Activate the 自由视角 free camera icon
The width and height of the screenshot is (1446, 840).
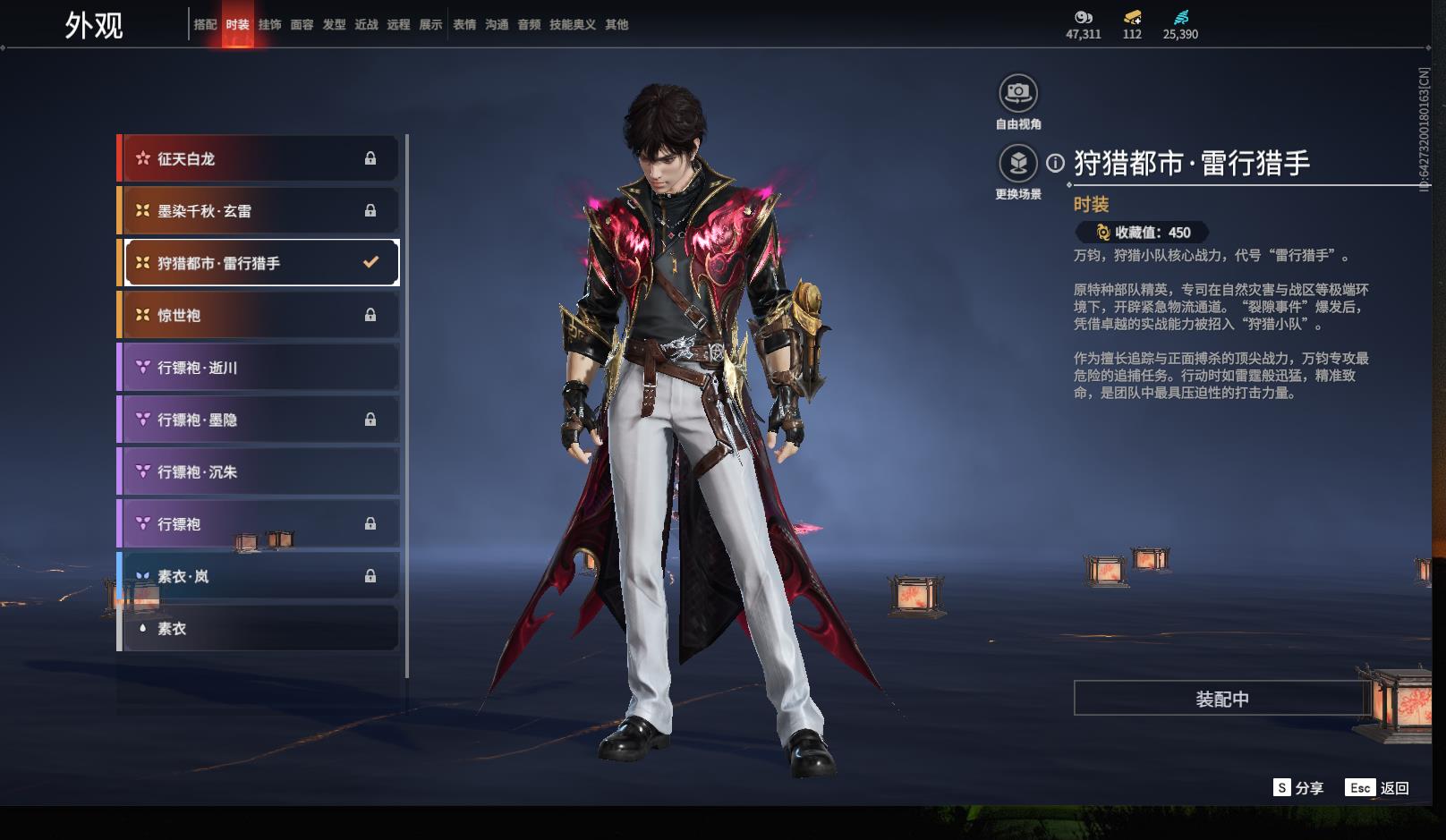1018,93
